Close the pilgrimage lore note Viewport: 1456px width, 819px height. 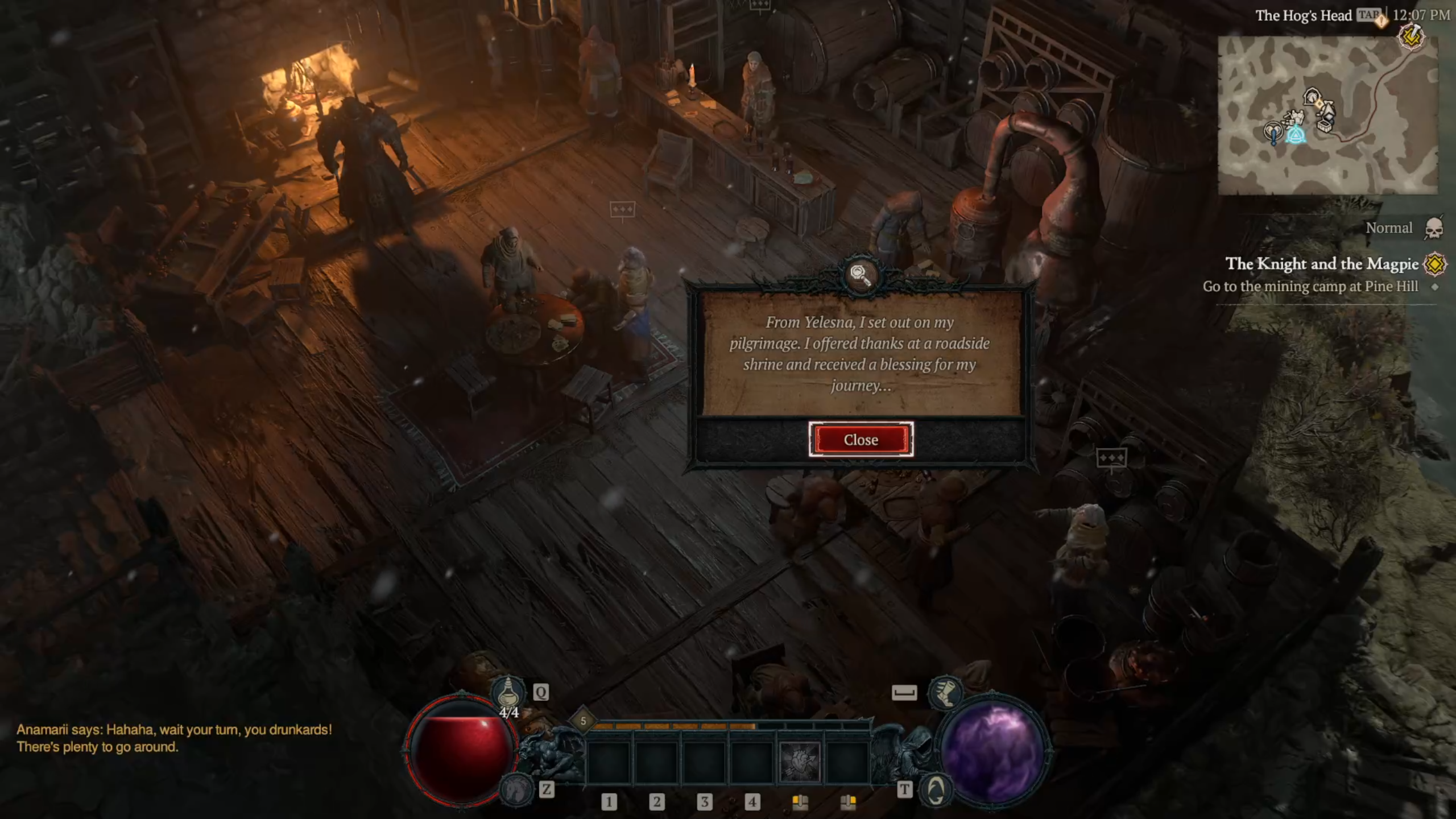861,440
